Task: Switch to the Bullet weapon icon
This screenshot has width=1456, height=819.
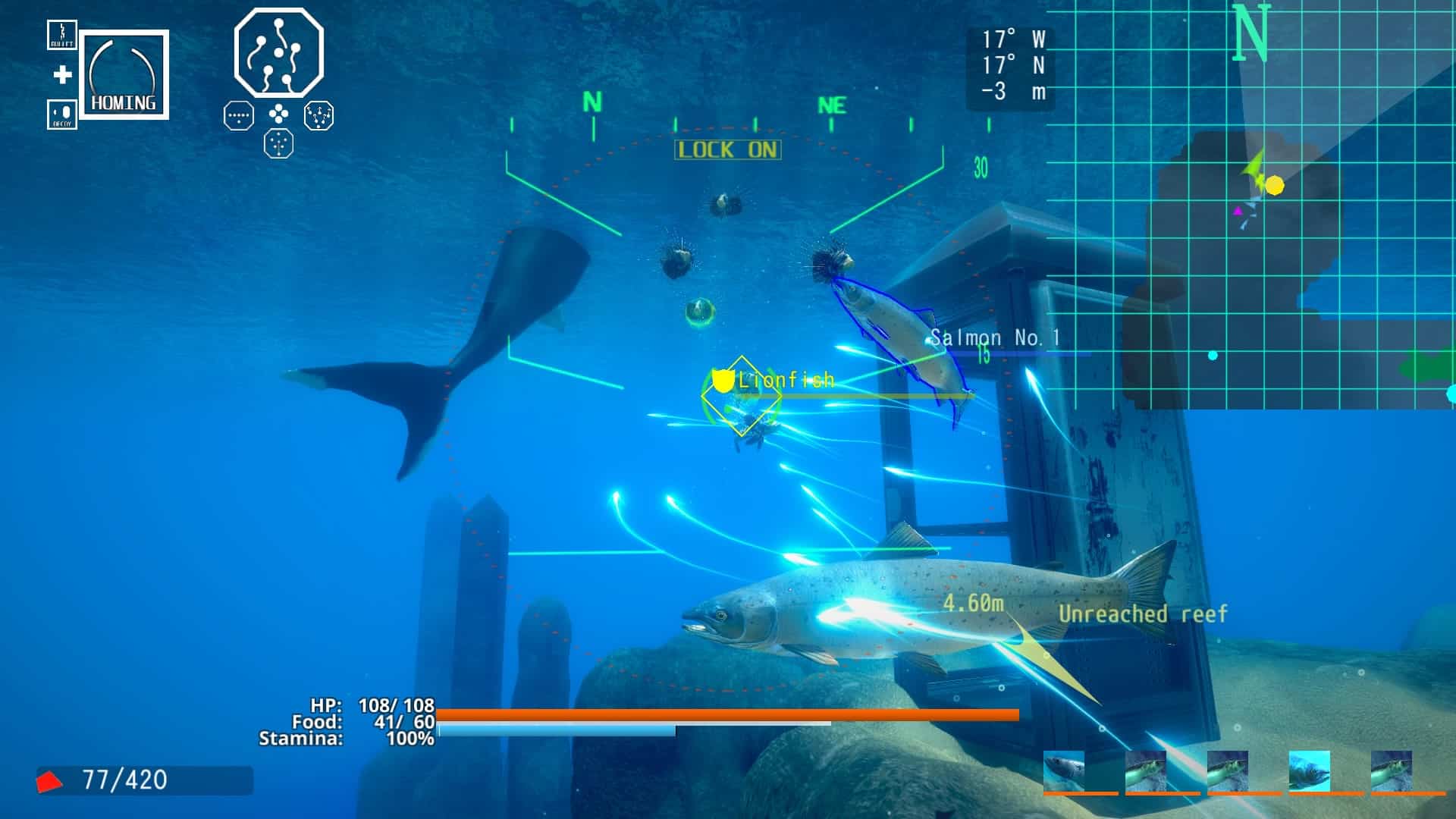Action: [62, 34]
